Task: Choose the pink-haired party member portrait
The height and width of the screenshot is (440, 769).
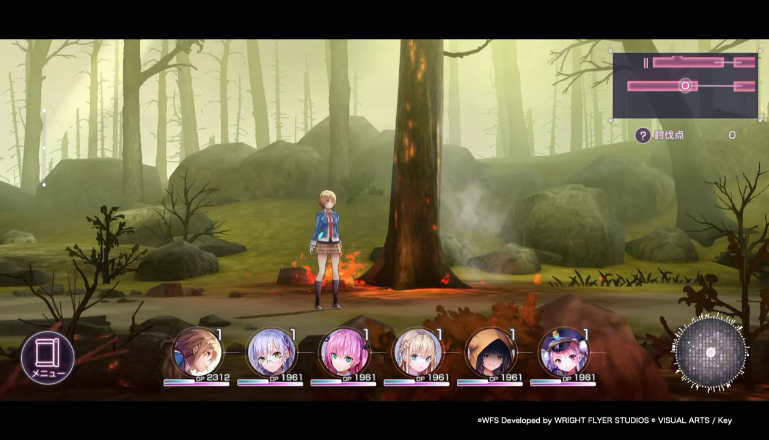Action: click(x=343, y=352)
